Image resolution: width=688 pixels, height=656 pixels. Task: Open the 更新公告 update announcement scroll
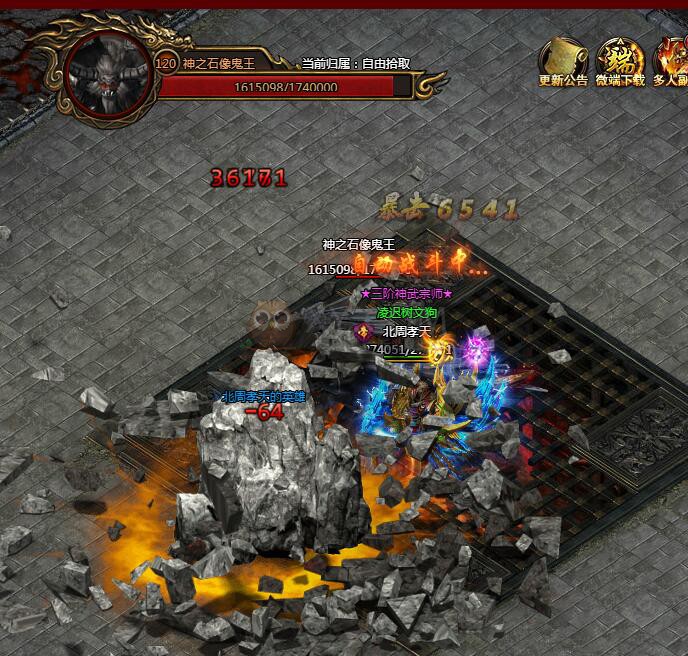pyautogui.click(x=562, y=60)
